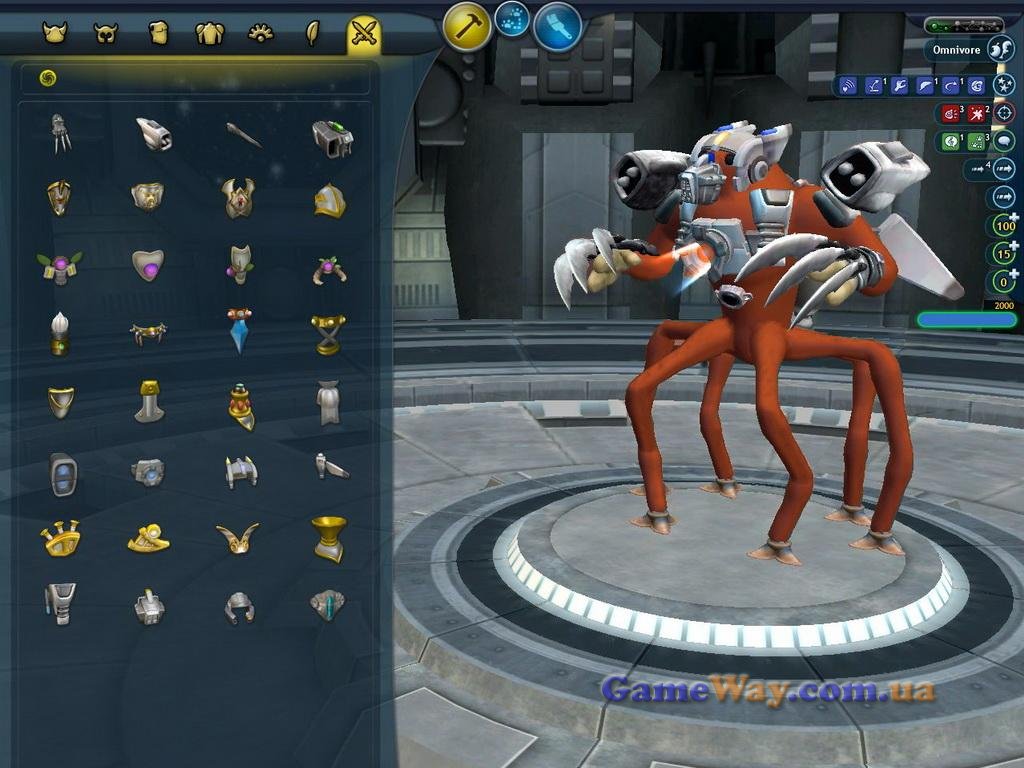Select the speech bubble social abilities button
The image size is (1024, 768).
[1003, 142]
